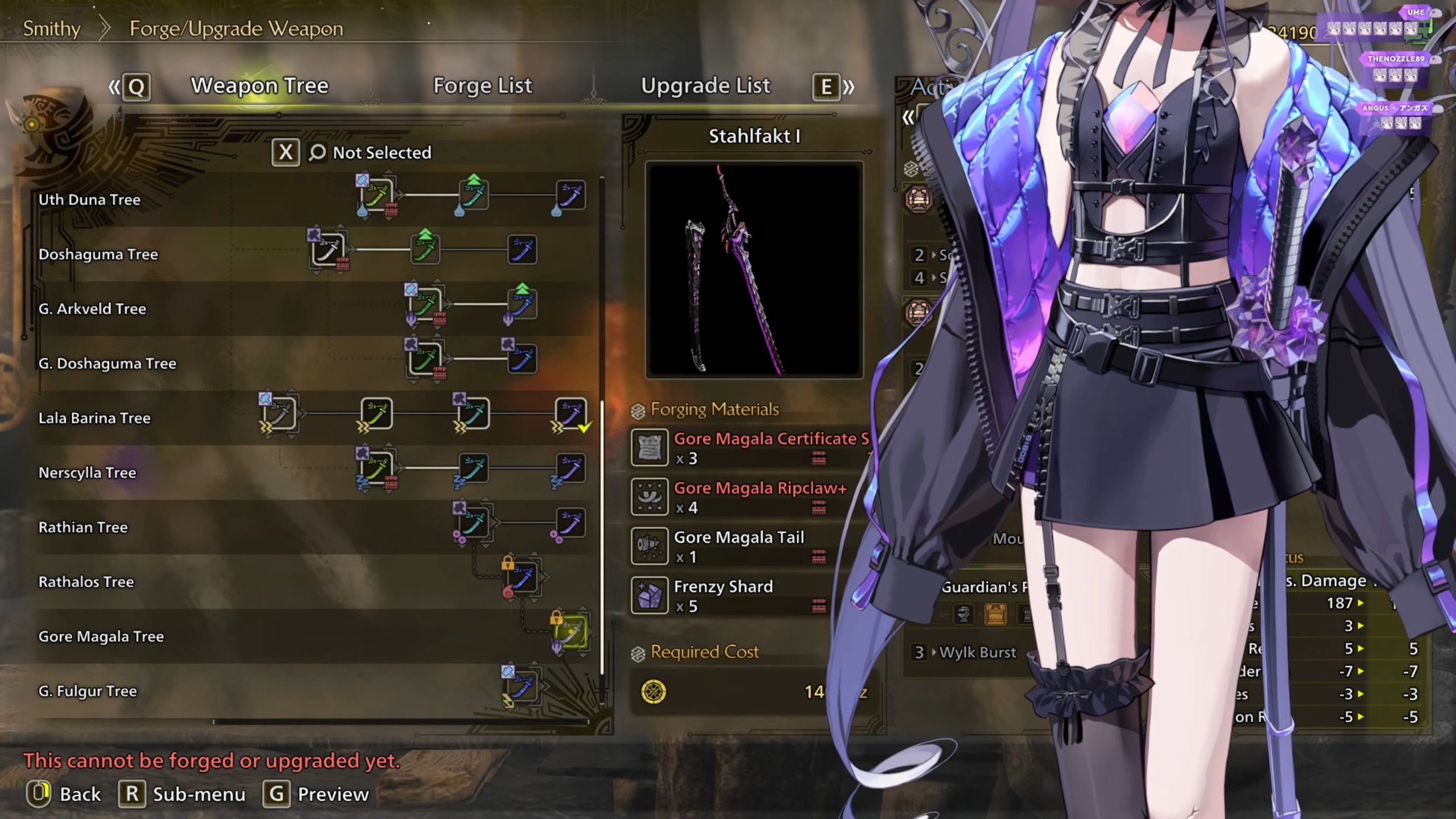
Task: Select the Uth Duna Tree row label
Action: coord(89,200)
